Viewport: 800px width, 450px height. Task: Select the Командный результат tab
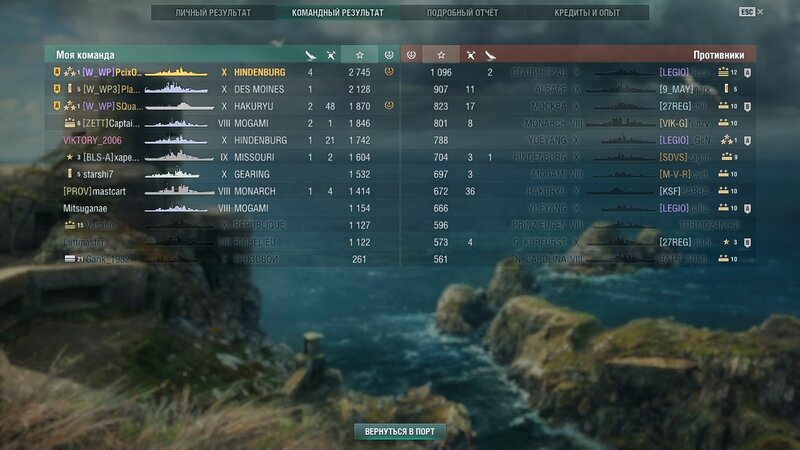(337, 13)
